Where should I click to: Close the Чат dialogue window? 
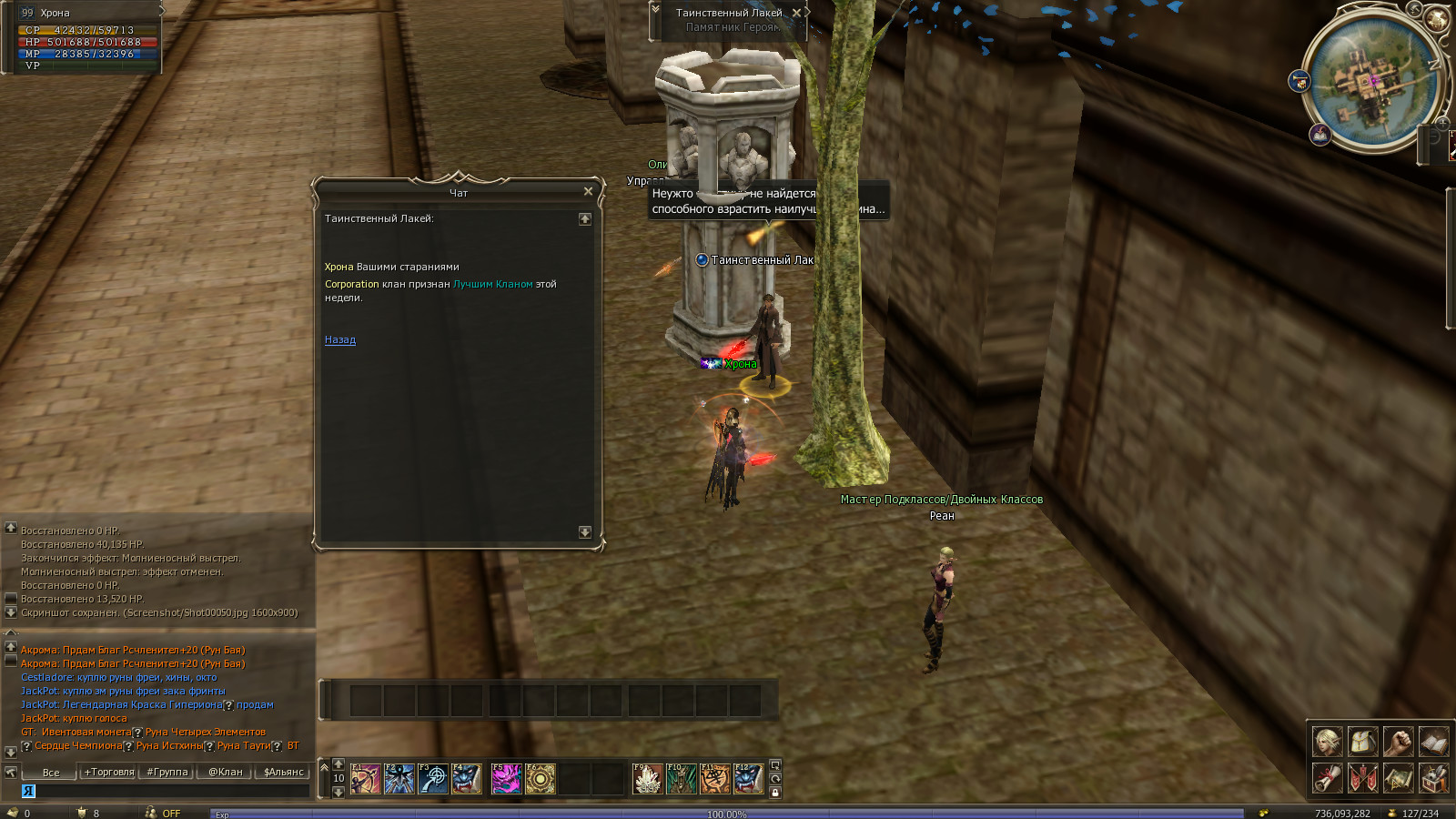pyautogui.click(x=588, y=191)
